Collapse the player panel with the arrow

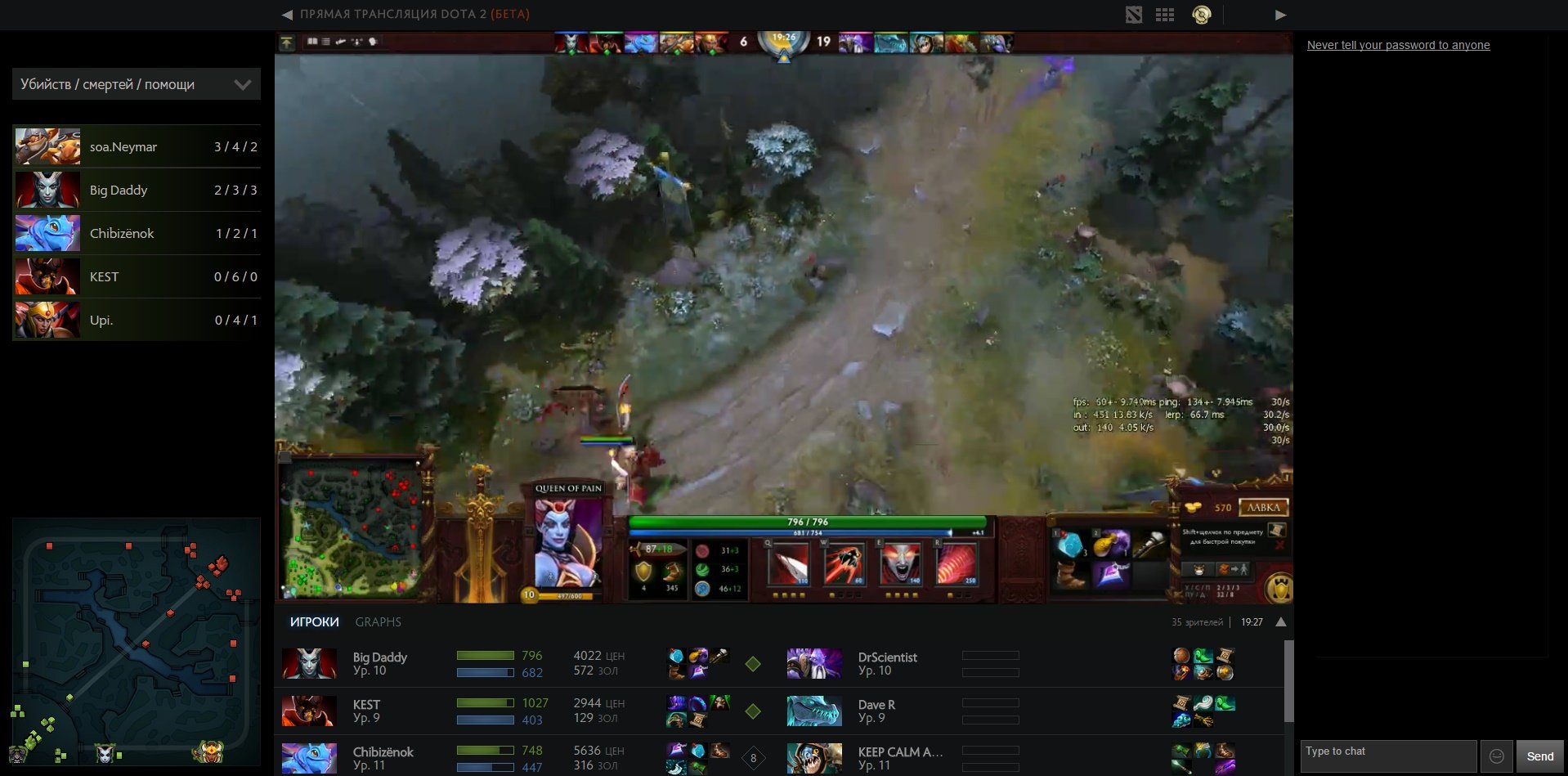click(x=1280, y=622)
